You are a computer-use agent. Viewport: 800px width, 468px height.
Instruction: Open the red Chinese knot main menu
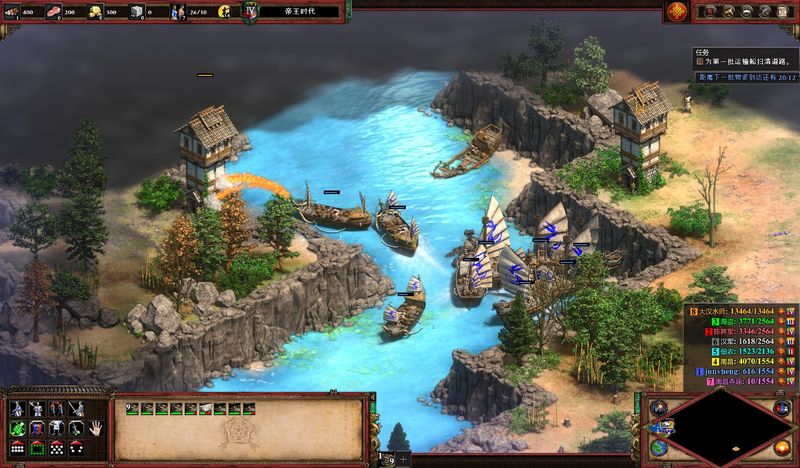677,12
